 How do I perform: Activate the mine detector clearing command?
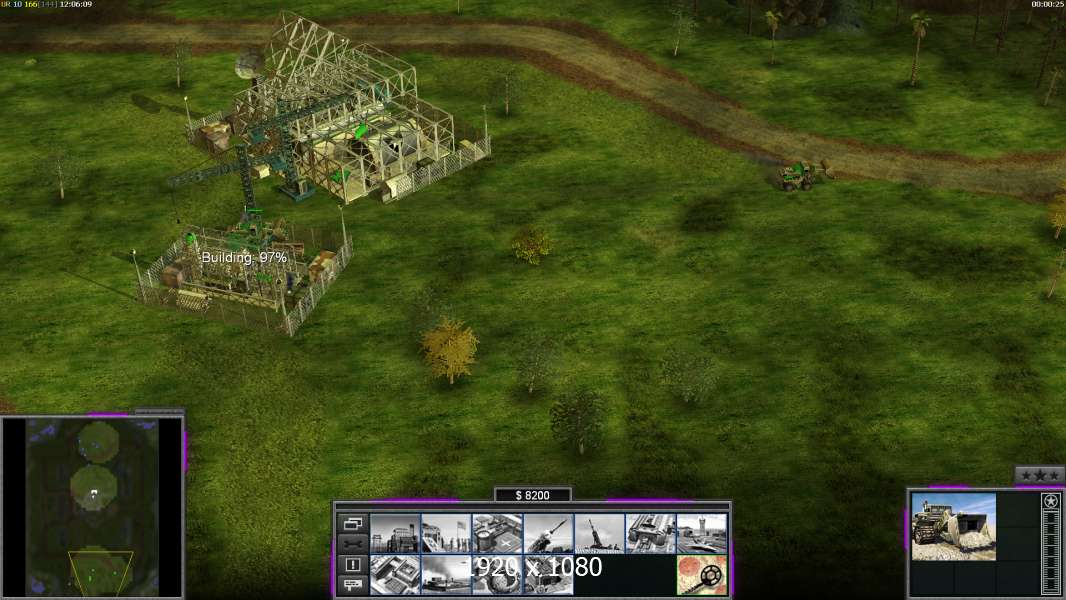pos(701,575)
